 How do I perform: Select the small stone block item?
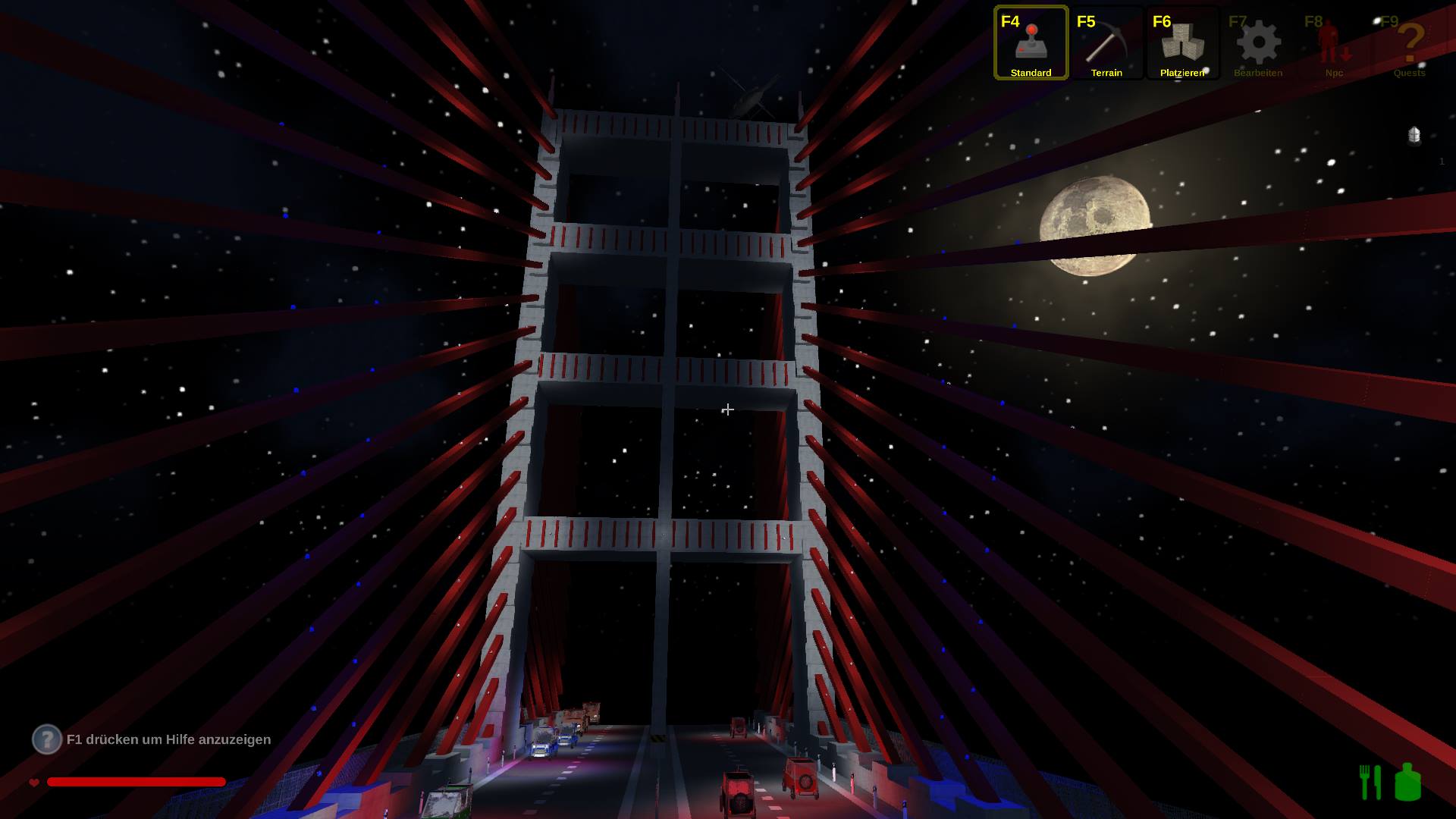click(x=1414, y=136)
